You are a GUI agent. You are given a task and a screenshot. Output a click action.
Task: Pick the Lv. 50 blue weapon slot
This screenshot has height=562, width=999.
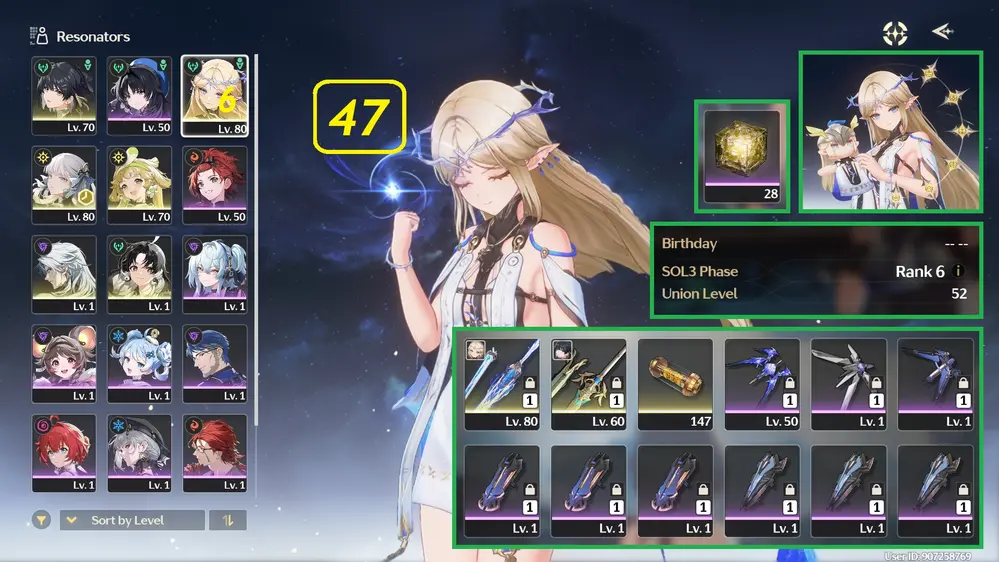[x=761, y=383]
